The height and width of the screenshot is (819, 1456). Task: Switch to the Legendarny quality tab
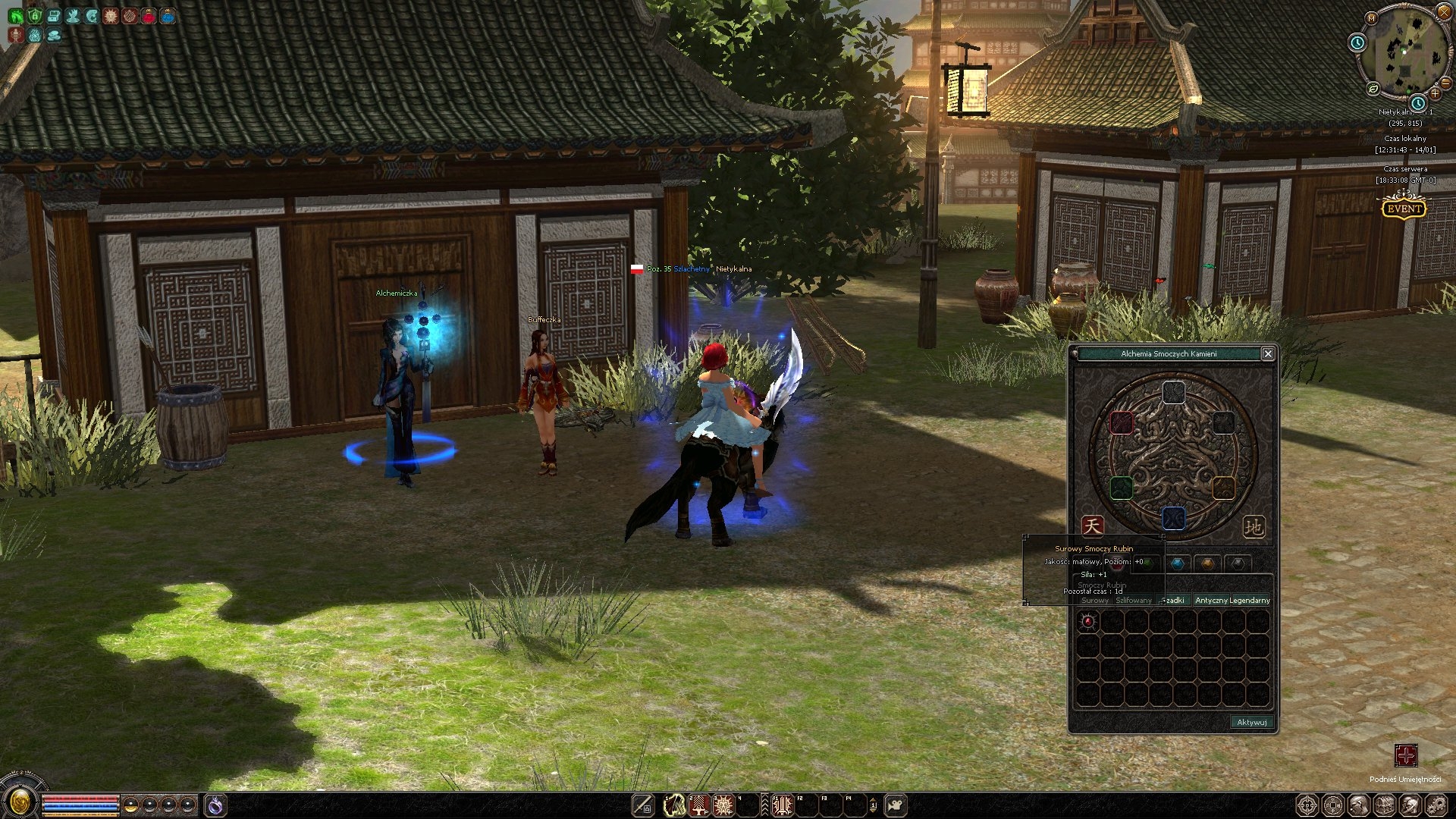(x=1250, y=600)
